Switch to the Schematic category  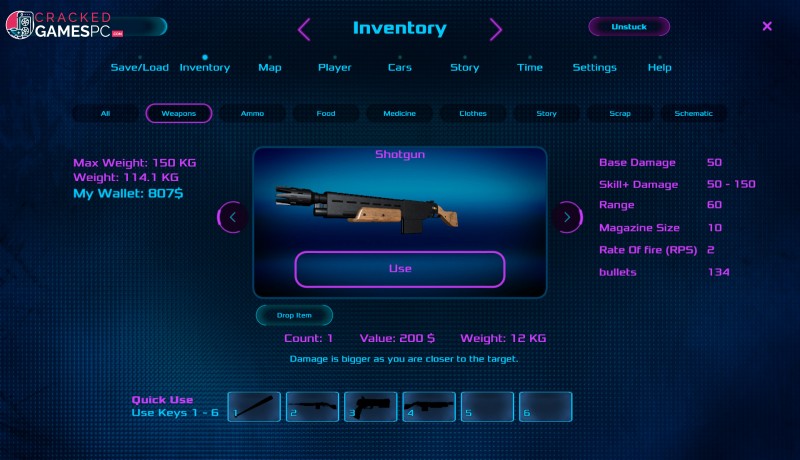[x=693, y=114]
